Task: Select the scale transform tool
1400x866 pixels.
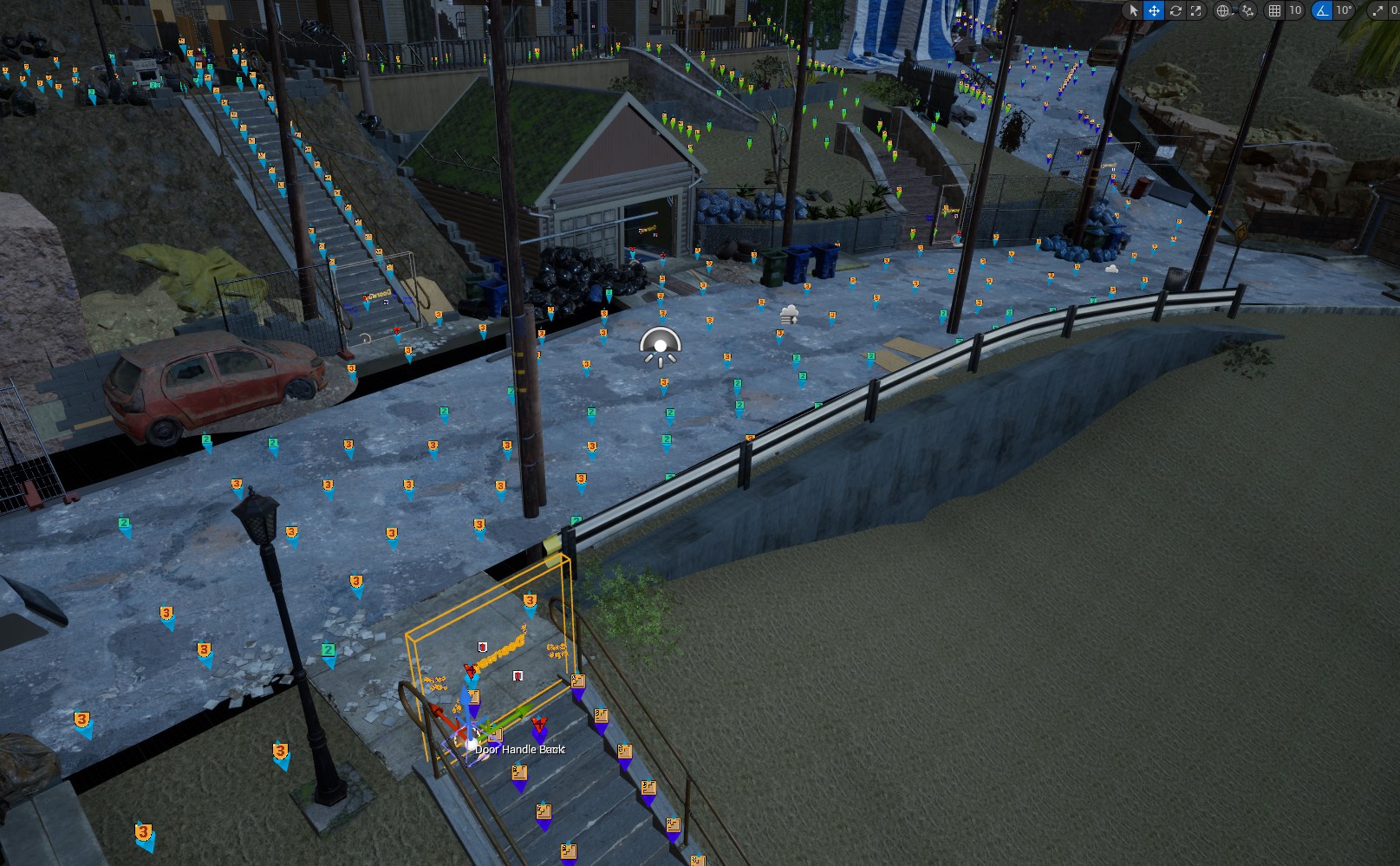Action: (x=1196, y=10)
